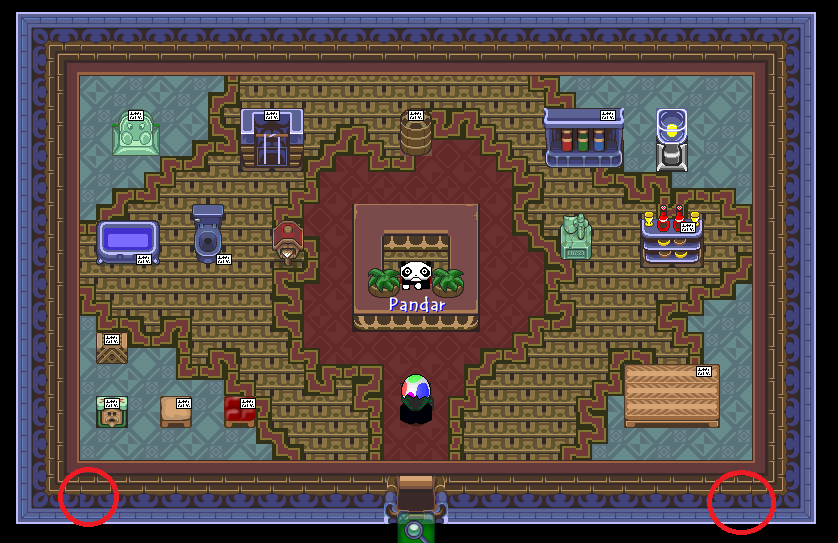This screenshot has width=838, height=543.
Task: Select the bookshelf with colored books
Action: click(582, 138)
